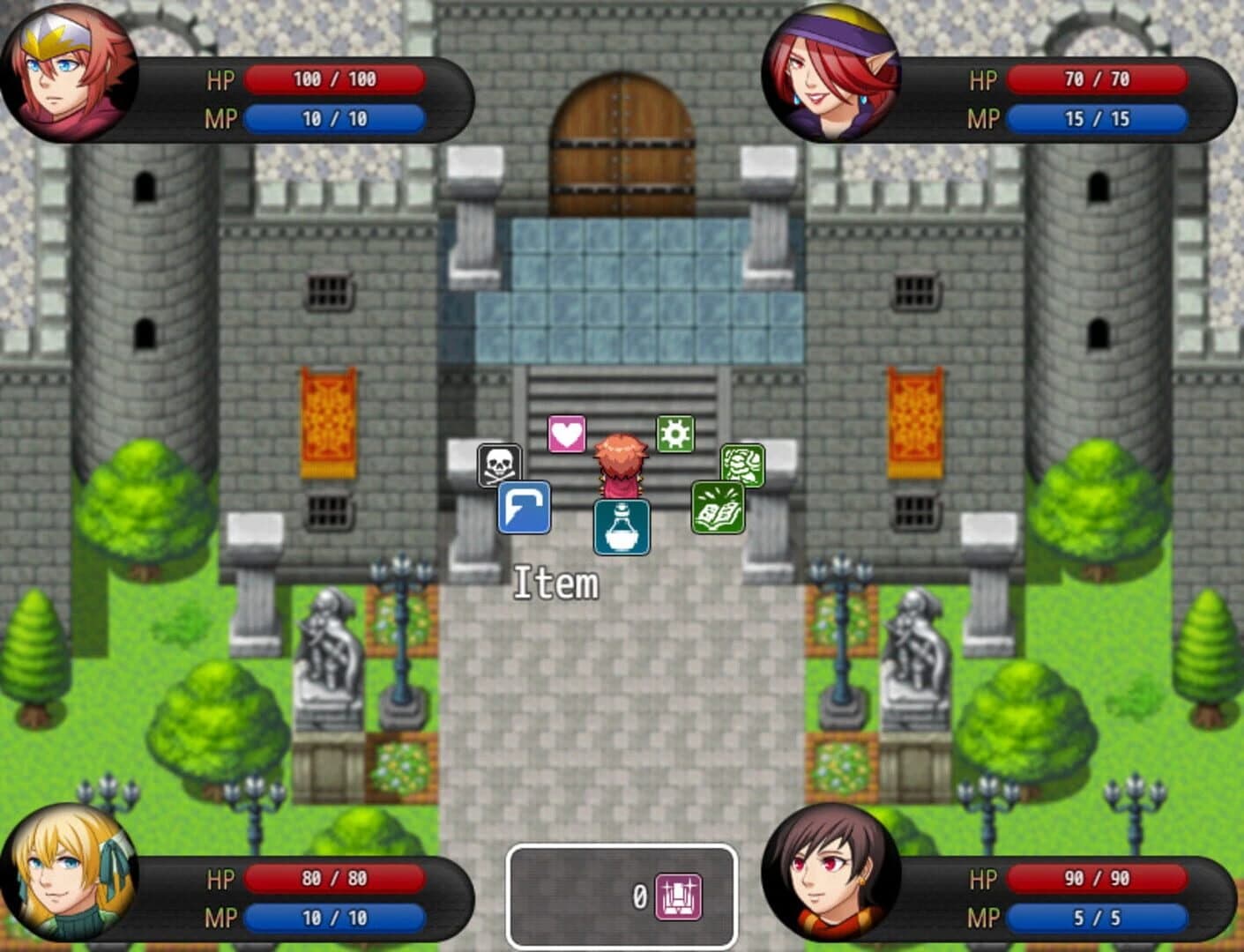Select the Item potion icon

pos(621,526)
